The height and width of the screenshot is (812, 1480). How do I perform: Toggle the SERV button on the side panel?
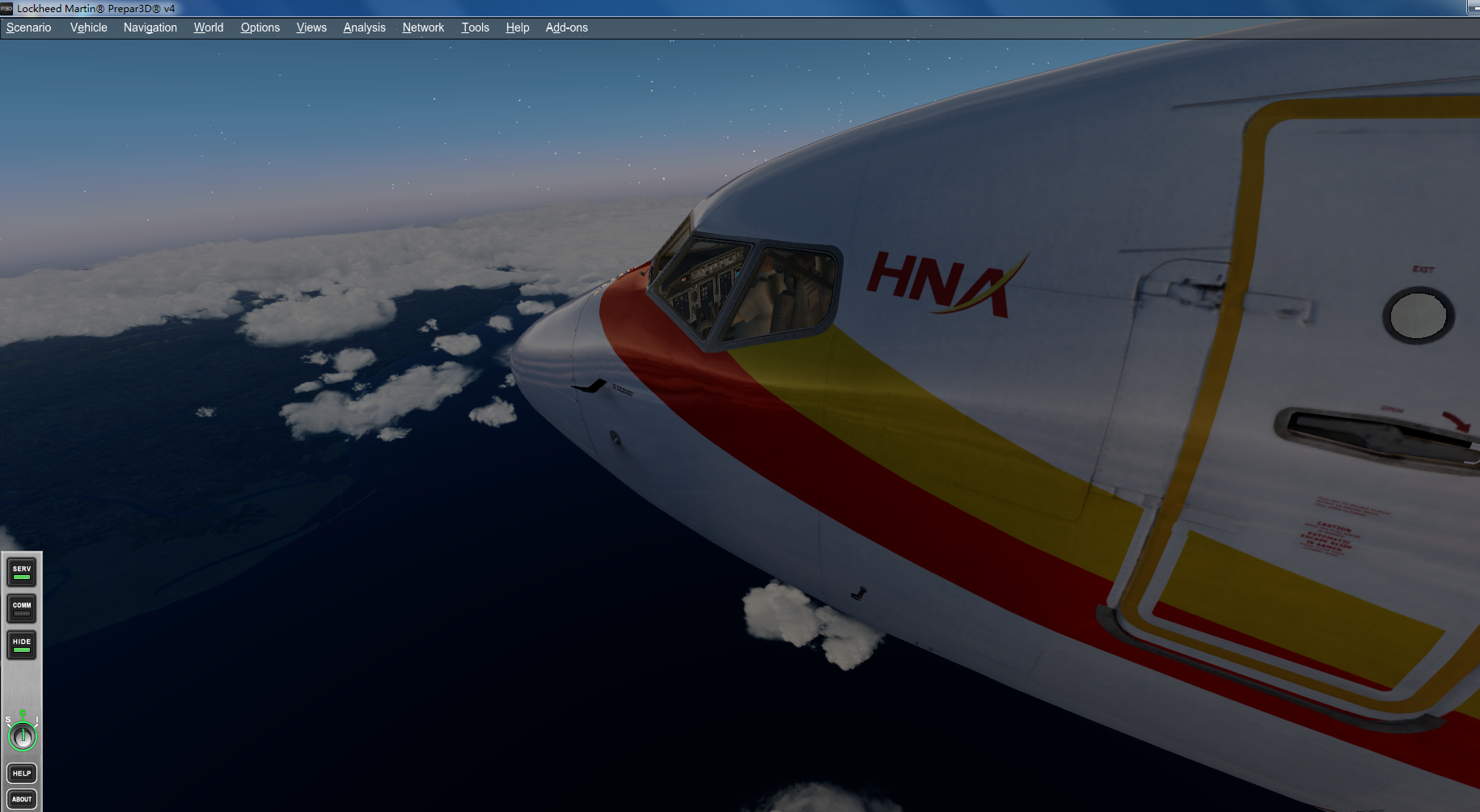point(21,572)
